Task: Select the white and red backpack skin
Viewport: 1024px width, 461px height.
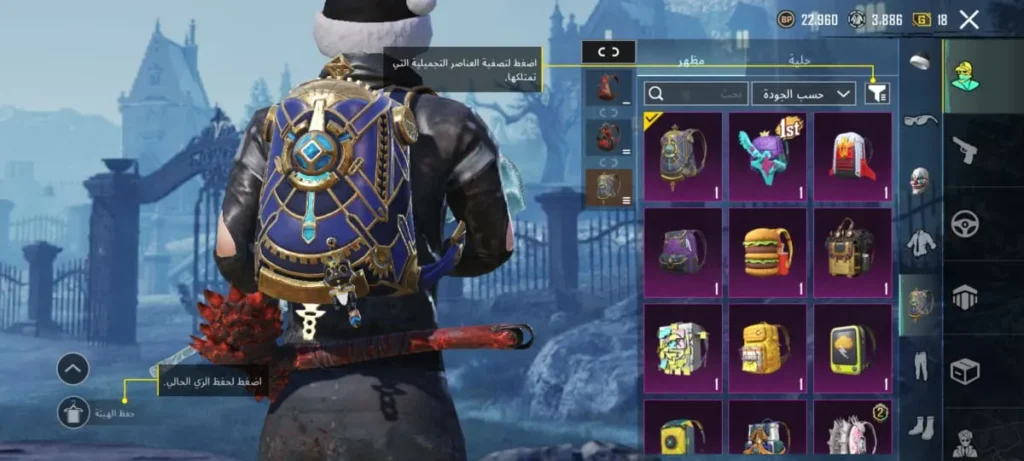Action: pos(852,155)
